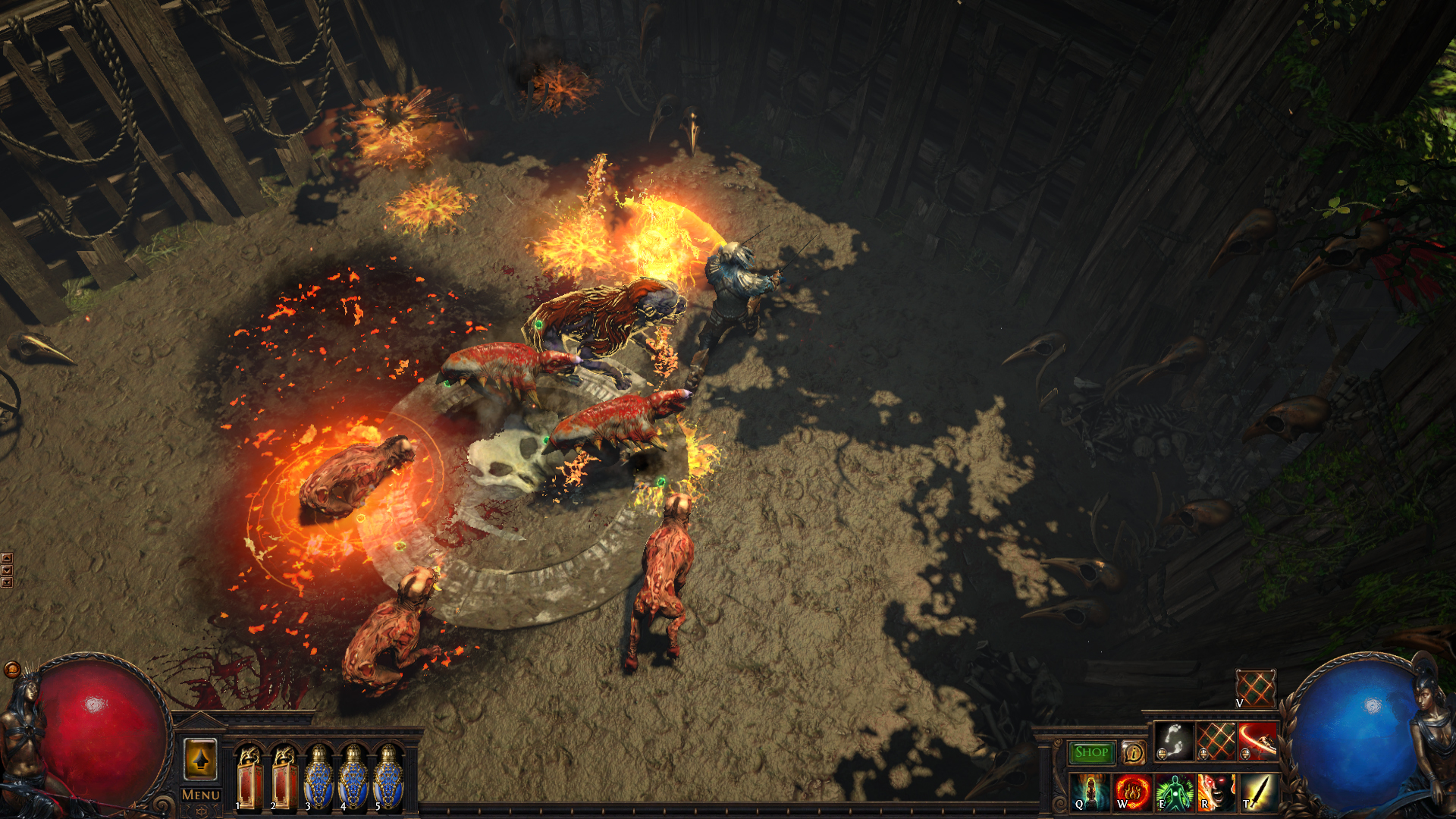The width and height of the screenshot is (1456, 819).
Task: Use the red life flask in slot 1
Action: (249, 778)
